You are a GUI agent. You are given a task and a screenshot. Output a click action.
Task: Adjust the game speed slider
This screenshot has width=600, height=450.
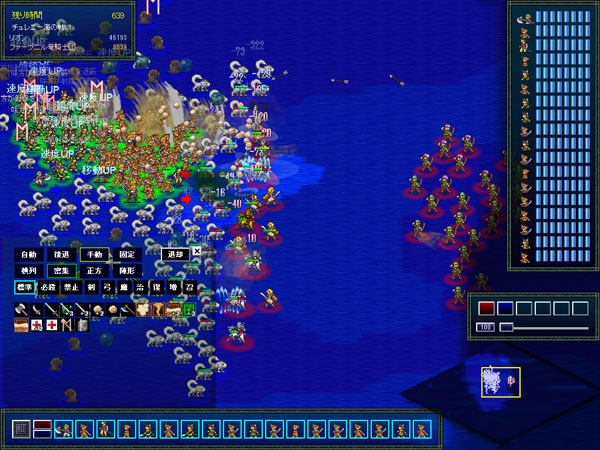tap(508, 327)
